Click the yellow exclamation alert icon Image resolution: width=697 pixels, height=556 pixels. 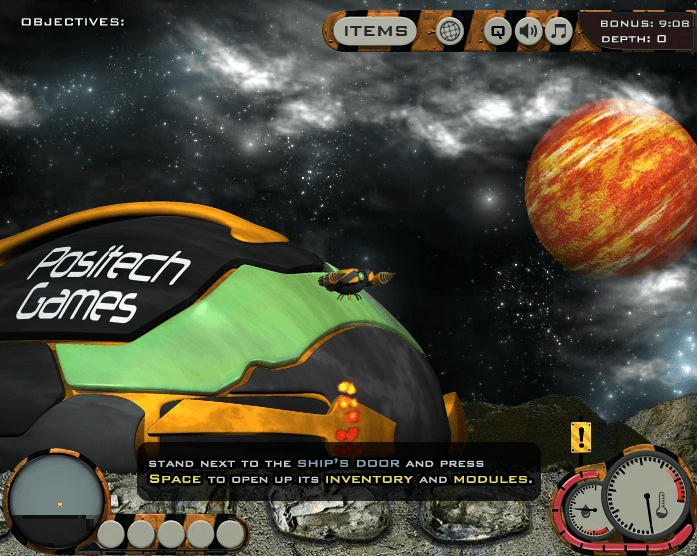pos(581,437)
